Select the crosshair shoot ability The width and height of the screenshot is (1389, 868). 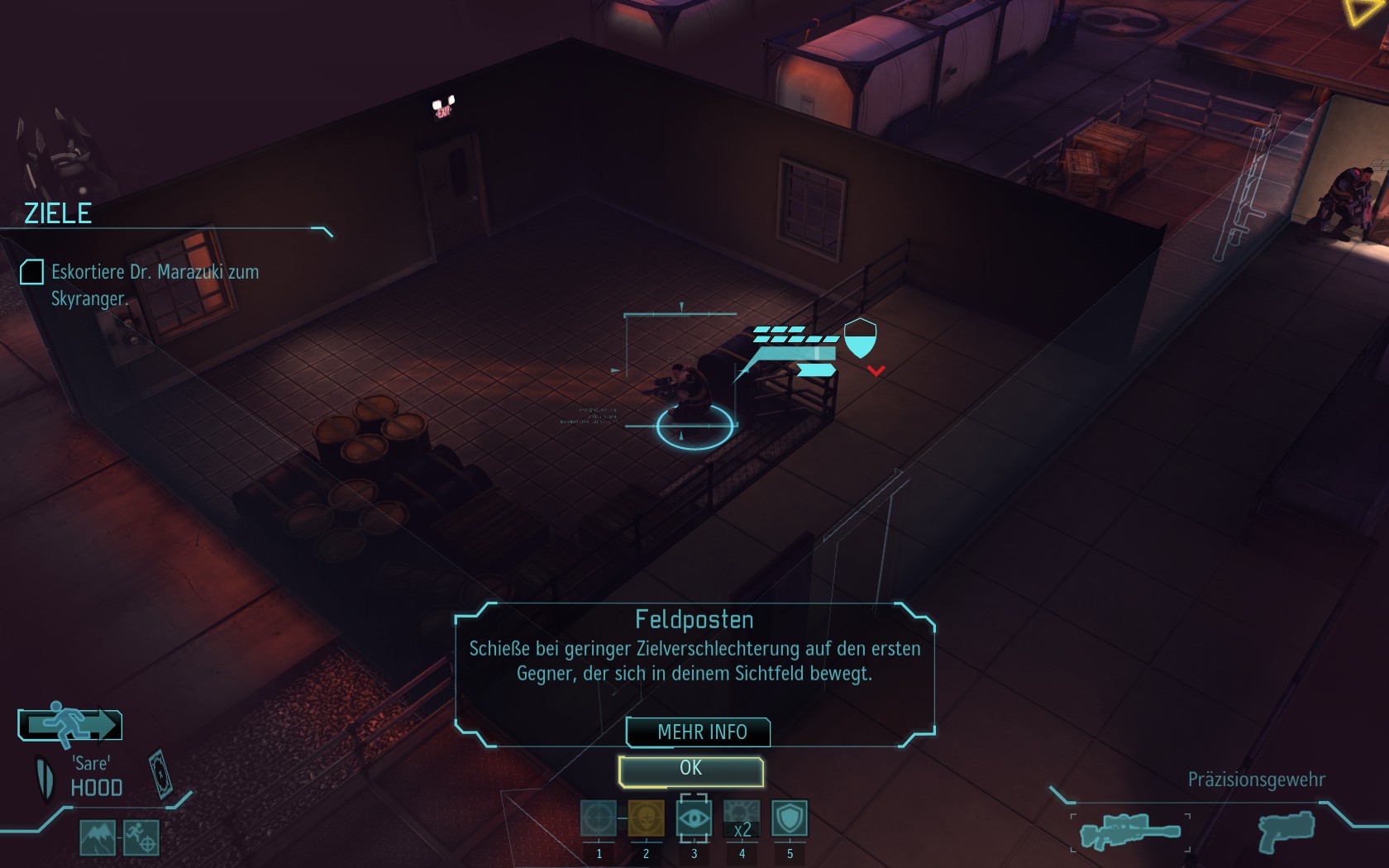coord(599,818)
